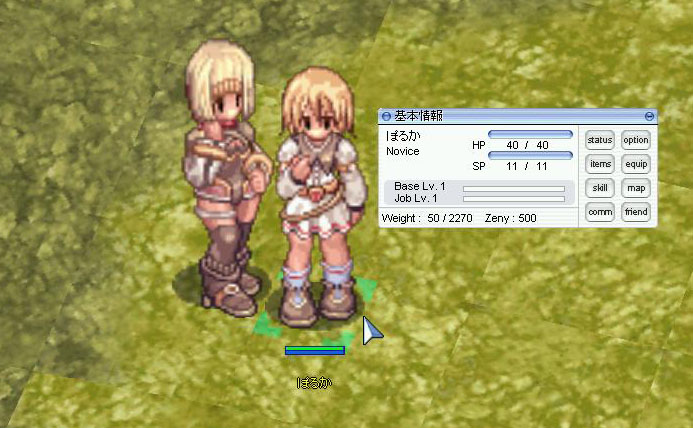Open the skill list

(x=600, y=188)
